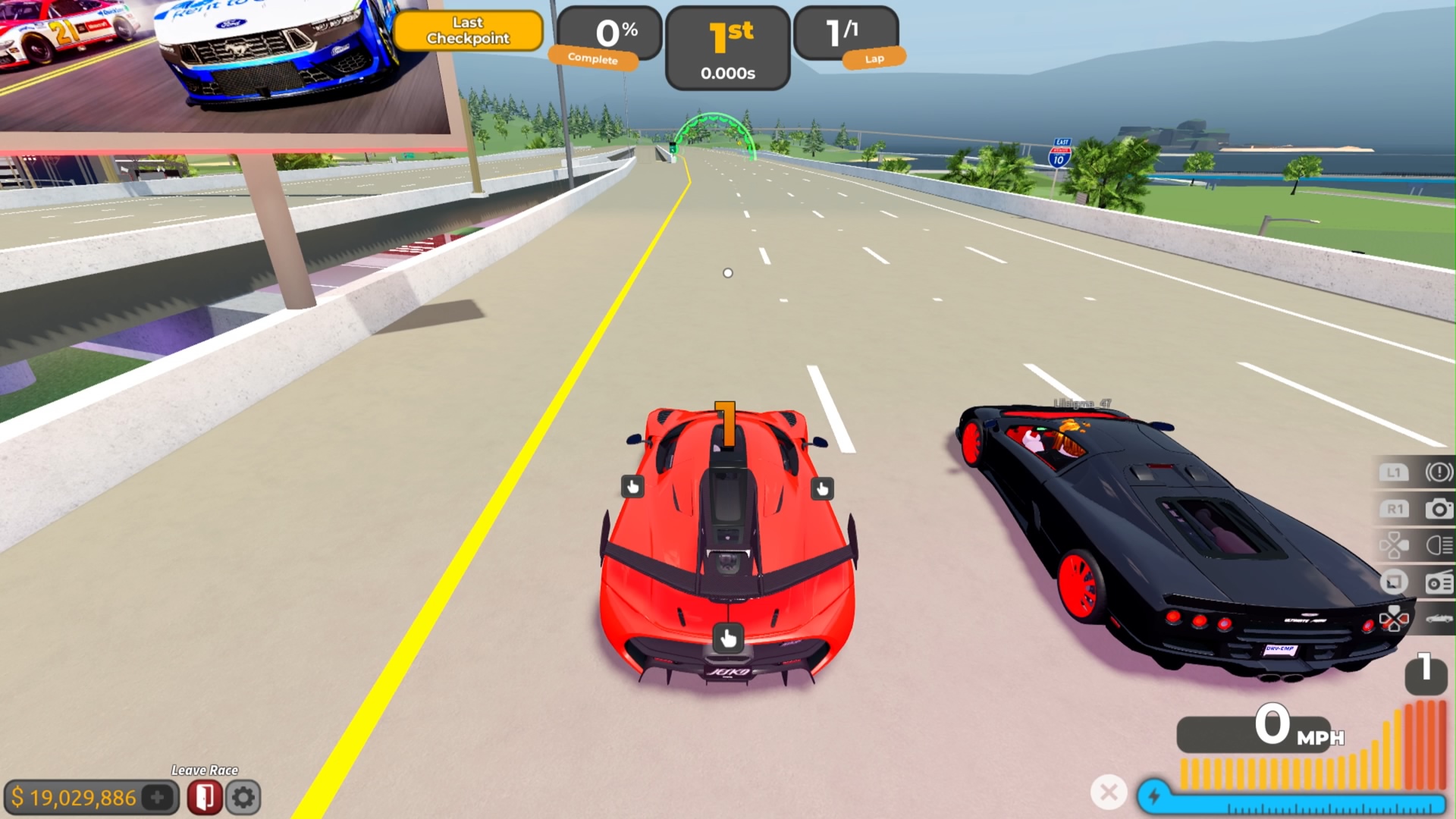Tap the hand icon on the car's left door
Viewport: 1456px width, 819px height.
point(632,487)
